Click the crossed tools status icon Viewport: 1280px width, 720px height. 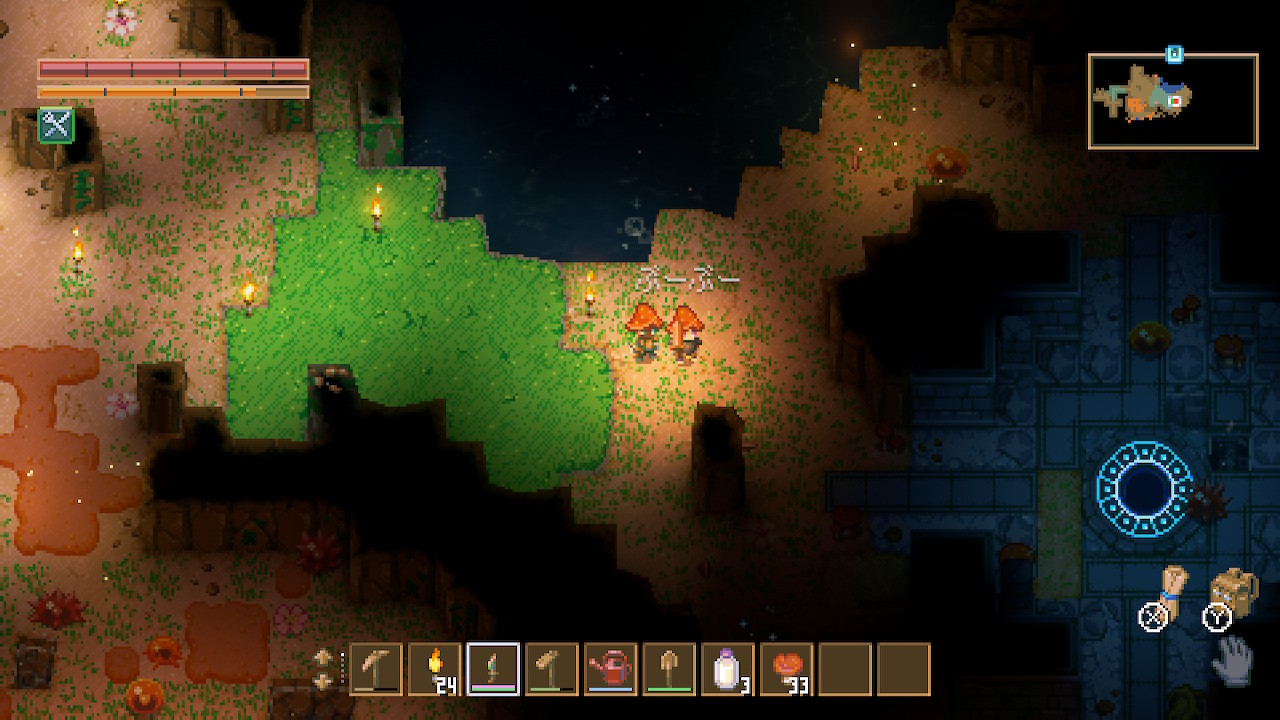click(x=56, y=125)
